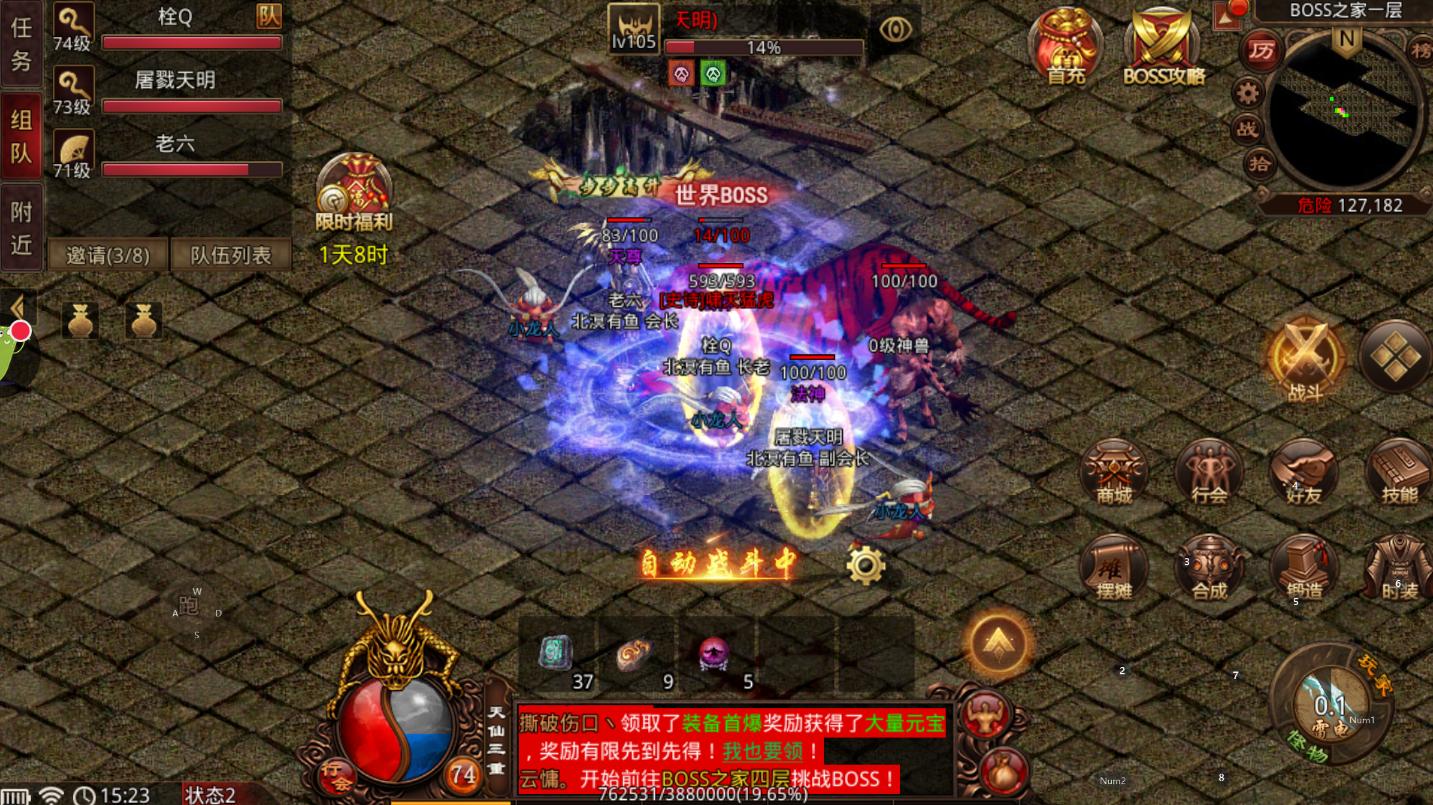Open the 技能 skills panel
Image resolution: width=1433 pixels, height=805 pixels.
1397,472
